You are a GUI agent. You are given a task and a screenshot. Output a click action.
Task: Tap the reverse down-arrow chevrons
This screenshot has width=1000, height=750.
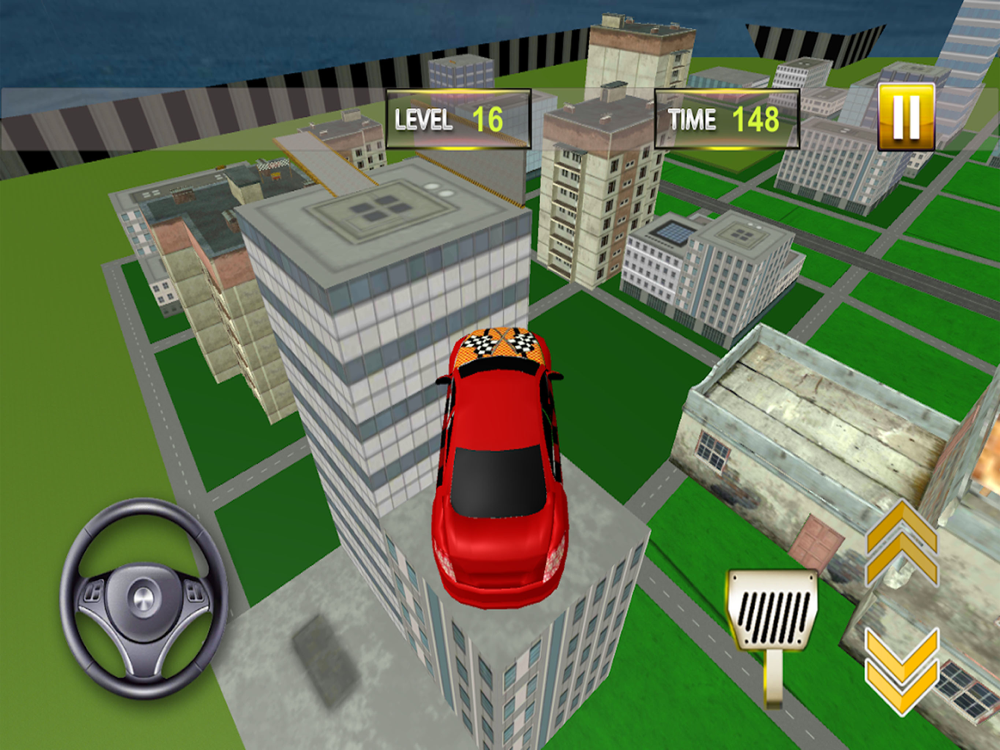pos(902,671)
